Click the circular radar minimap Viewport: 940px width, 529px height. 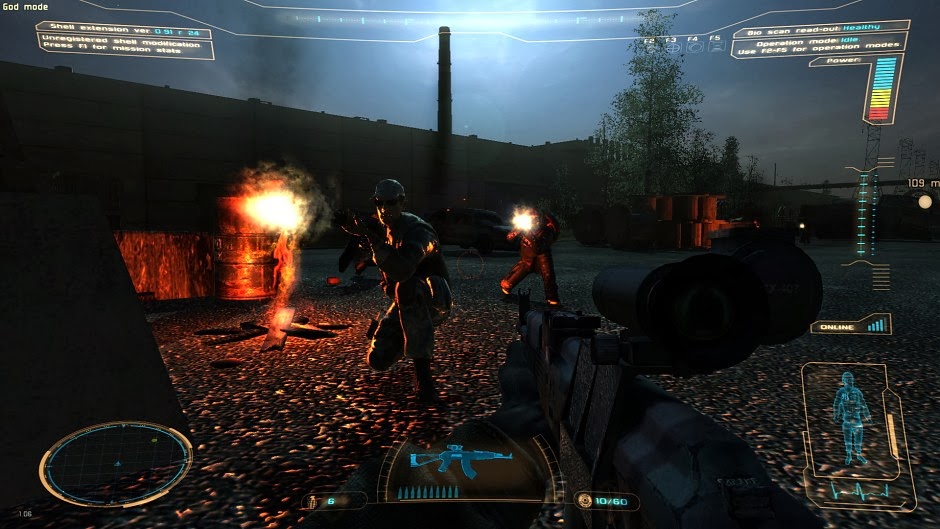coord(115,464)
